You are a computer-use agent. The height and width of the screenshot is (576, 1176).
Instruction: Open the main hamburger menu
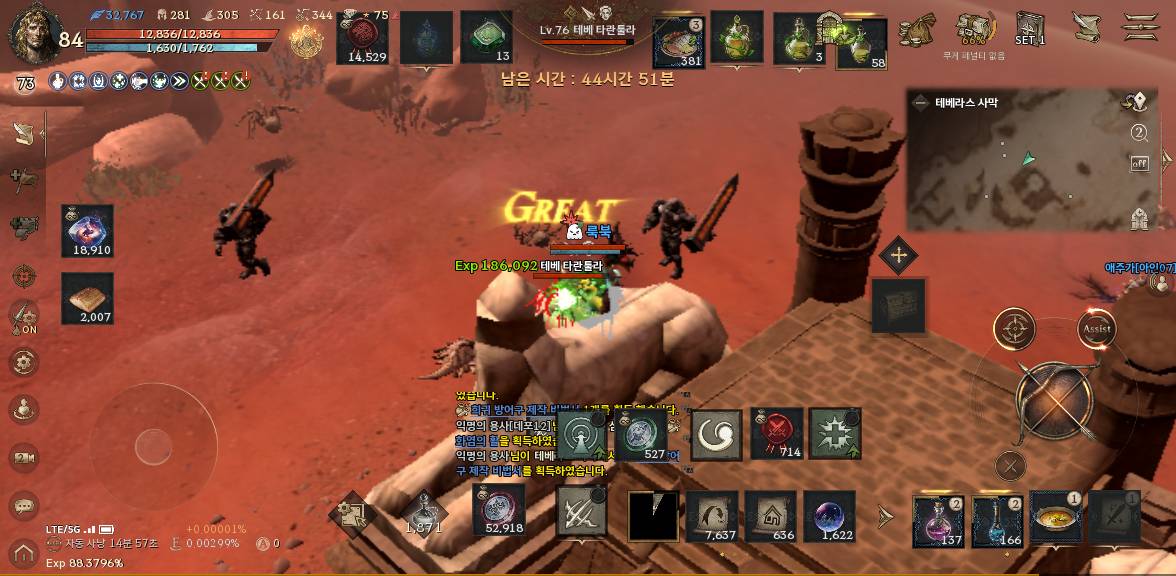[1140, 27]
